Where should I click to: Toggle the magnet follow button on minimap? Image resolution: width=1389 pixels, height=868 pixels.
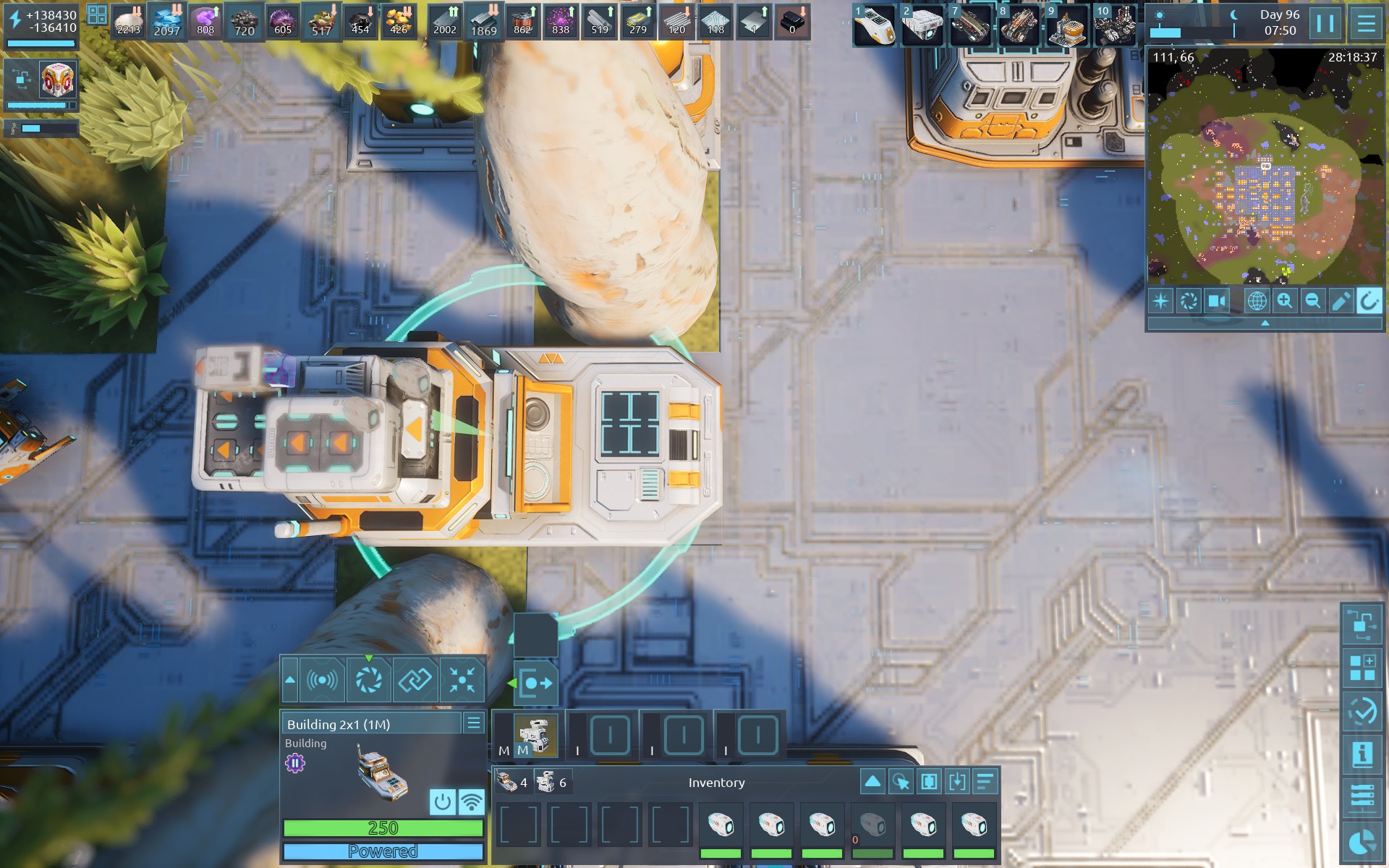(x=1368, y=301)
